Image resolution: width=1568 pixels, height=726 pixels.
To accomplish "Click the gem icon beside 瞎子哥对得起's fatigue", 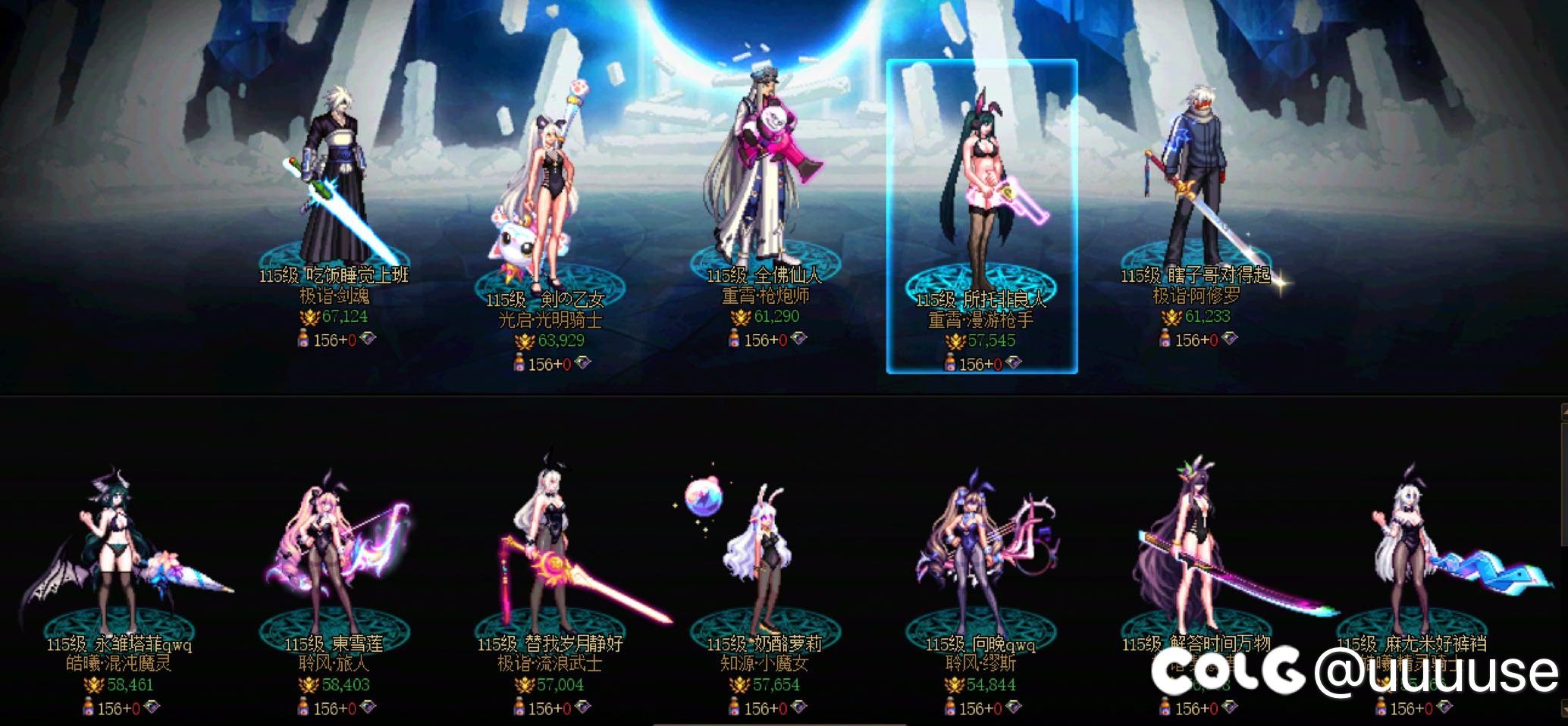I will (x=1230, y=340).
